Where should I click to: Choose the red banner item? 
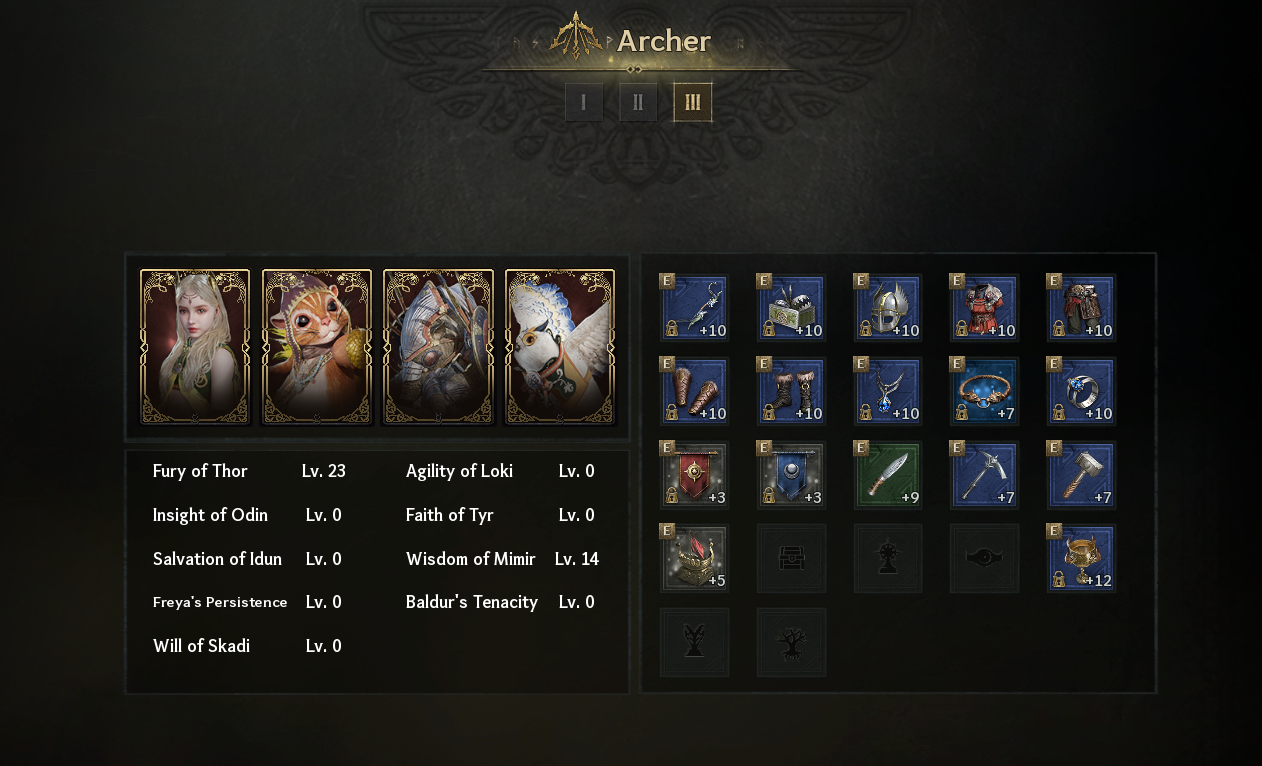click(695, 476)
